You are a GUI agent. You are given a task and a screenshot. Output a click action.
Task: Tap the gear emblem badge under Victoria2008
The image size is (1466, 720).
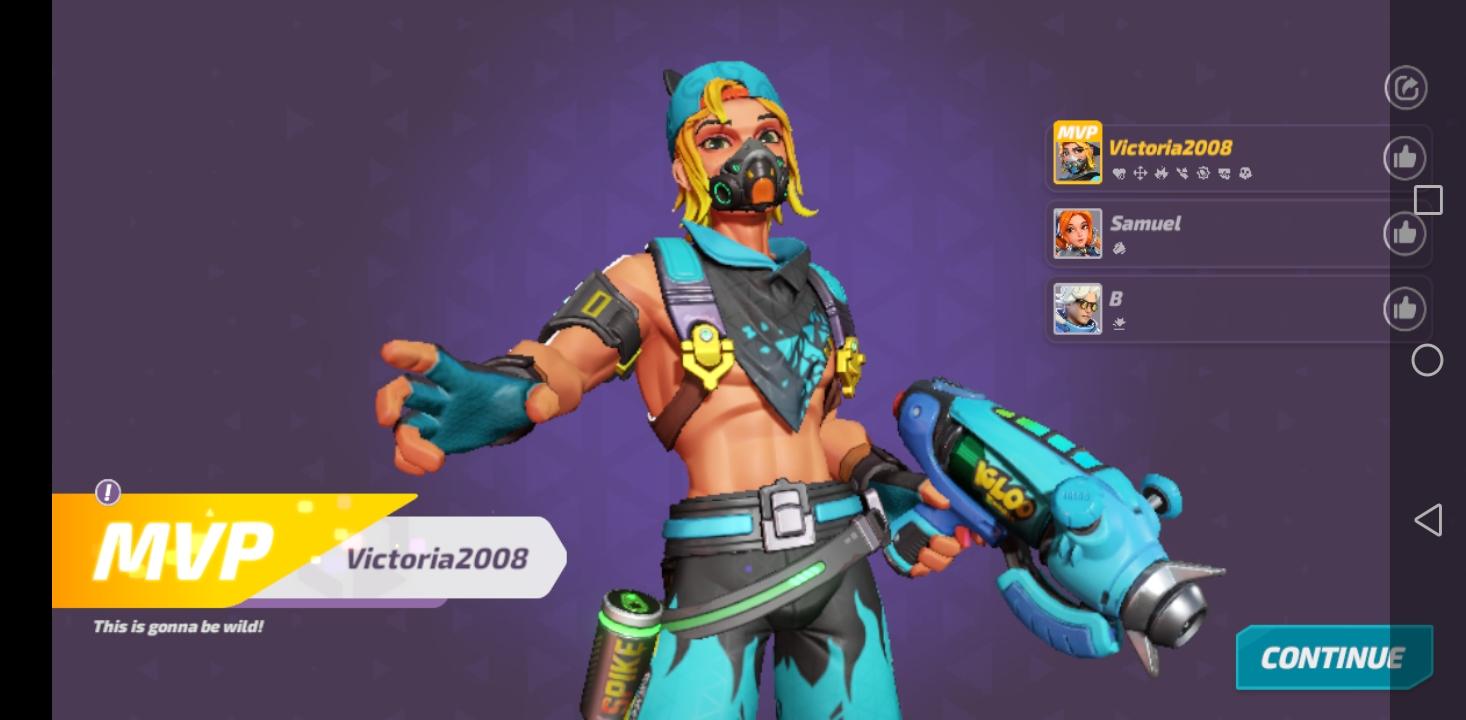pyautogui.click(x=1203, y=172)
